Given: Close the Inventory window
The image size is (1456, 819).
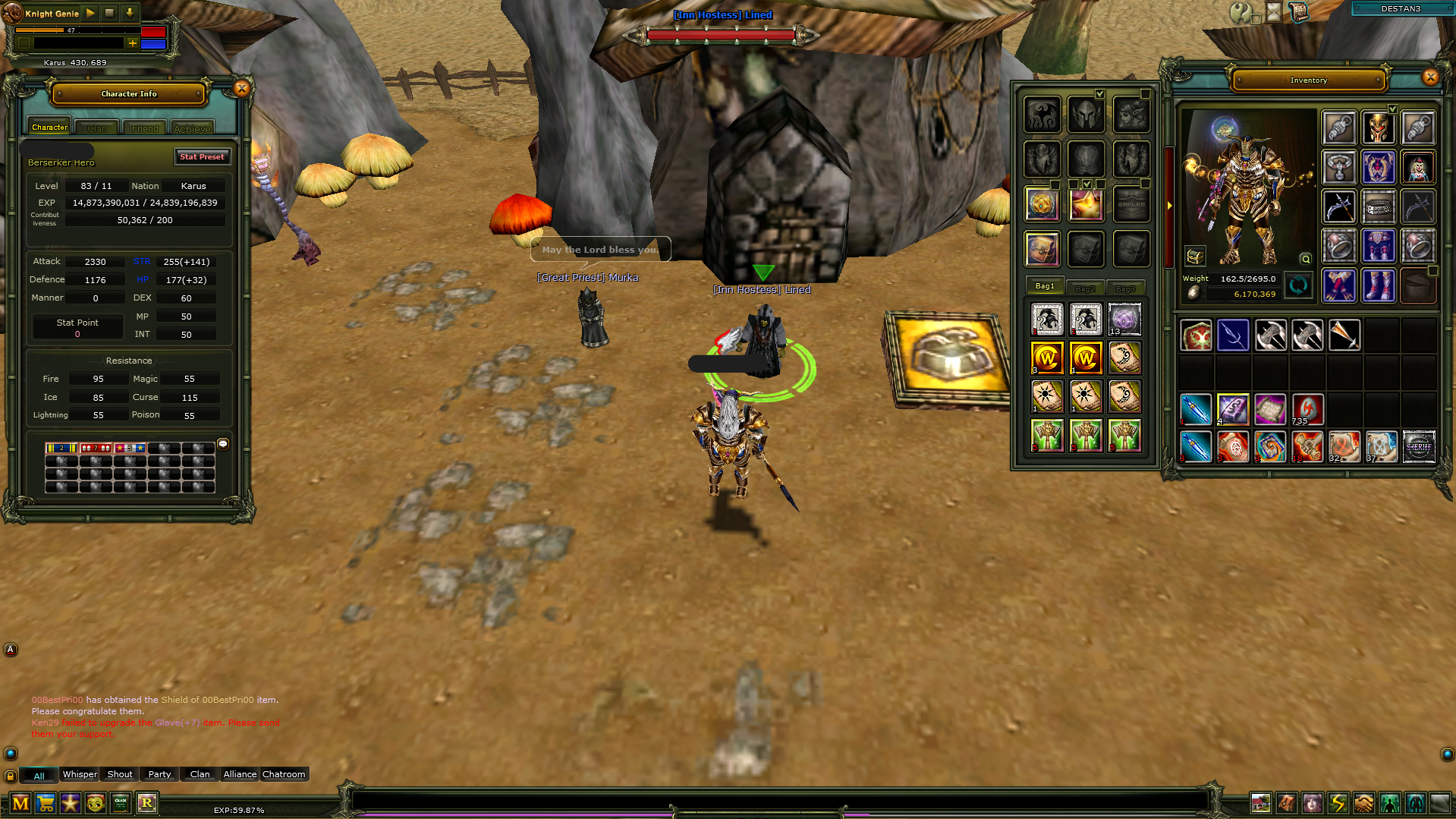Looking at the screenshot, I should click(1430, 77).
